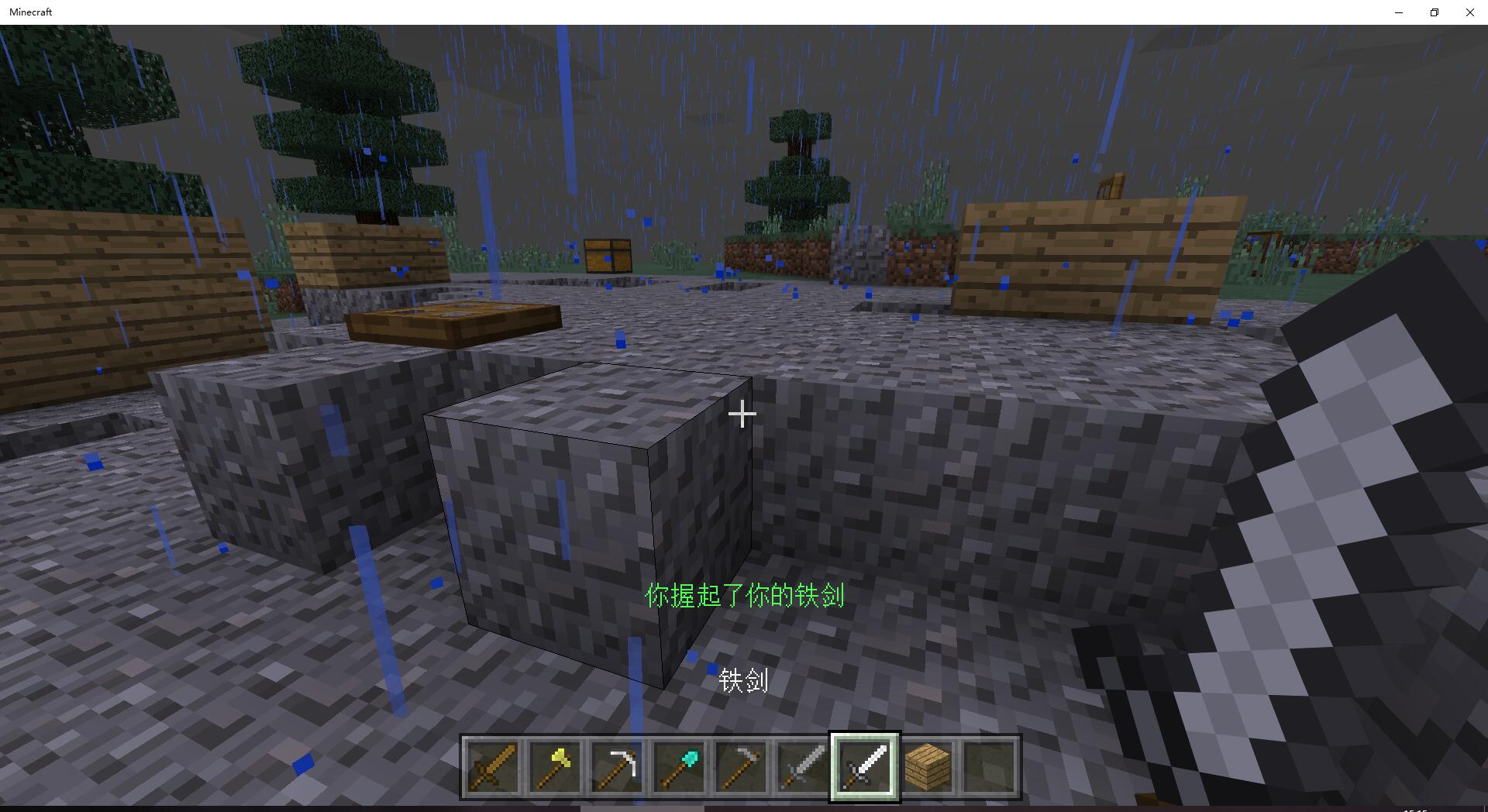Close the Minecraft window
Viewport: 1488px width, 812px height.
tap(1469, 12)
